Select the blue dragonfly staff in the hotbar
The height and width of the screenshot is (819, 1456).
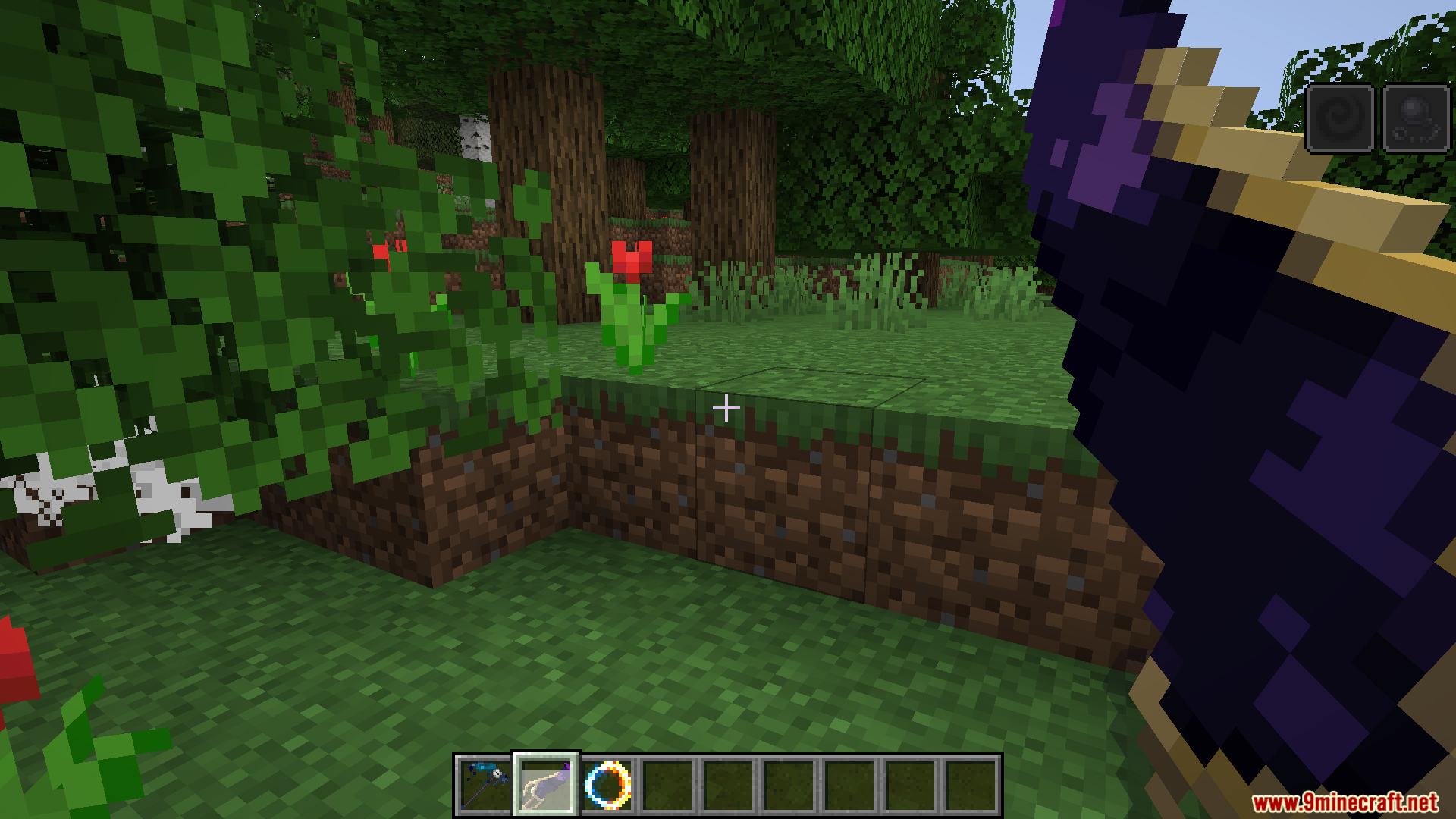pyautogui.click(x=485, y=785)
